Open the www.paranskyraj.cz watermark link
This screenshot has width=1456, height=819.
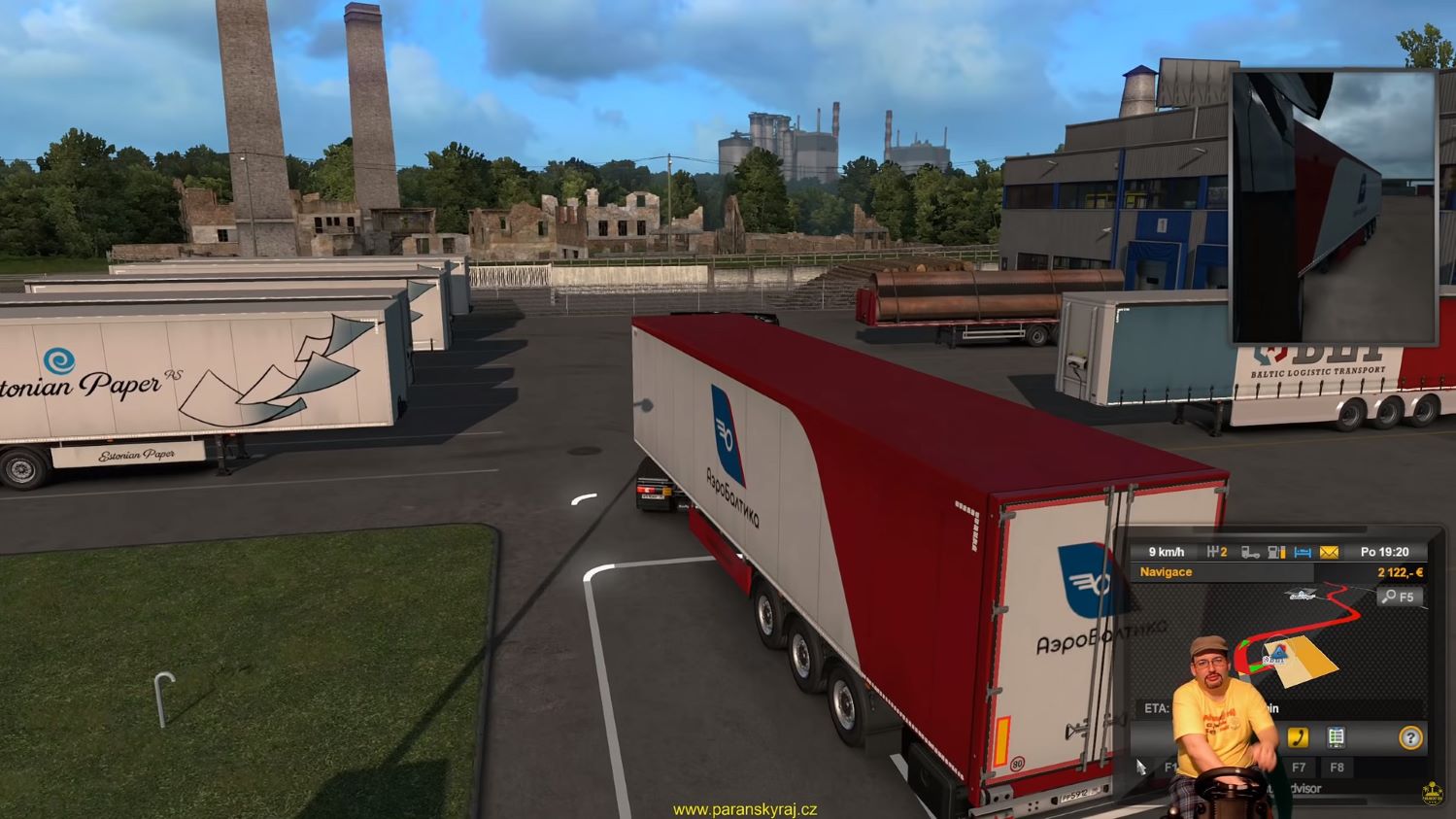point(745,809)
